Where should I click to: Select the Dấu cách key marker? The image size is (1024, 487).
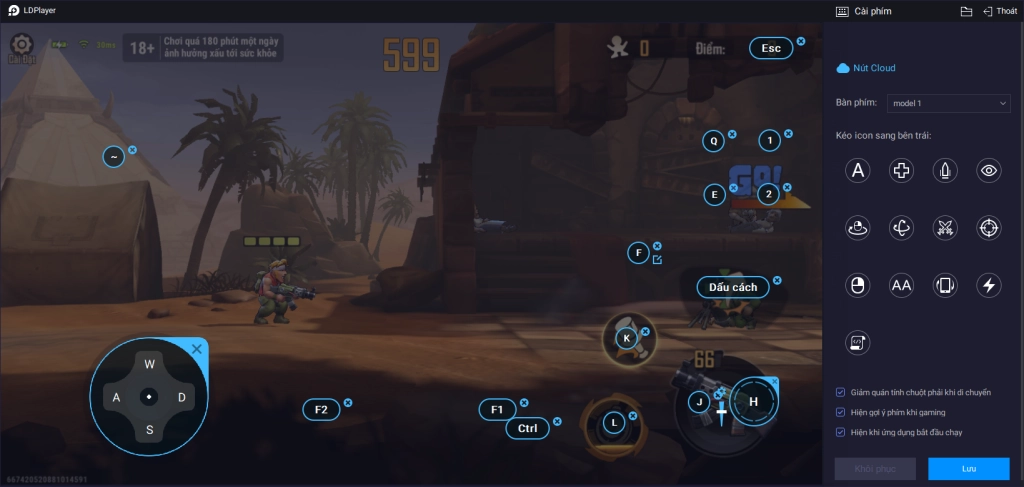coord(733,287)
